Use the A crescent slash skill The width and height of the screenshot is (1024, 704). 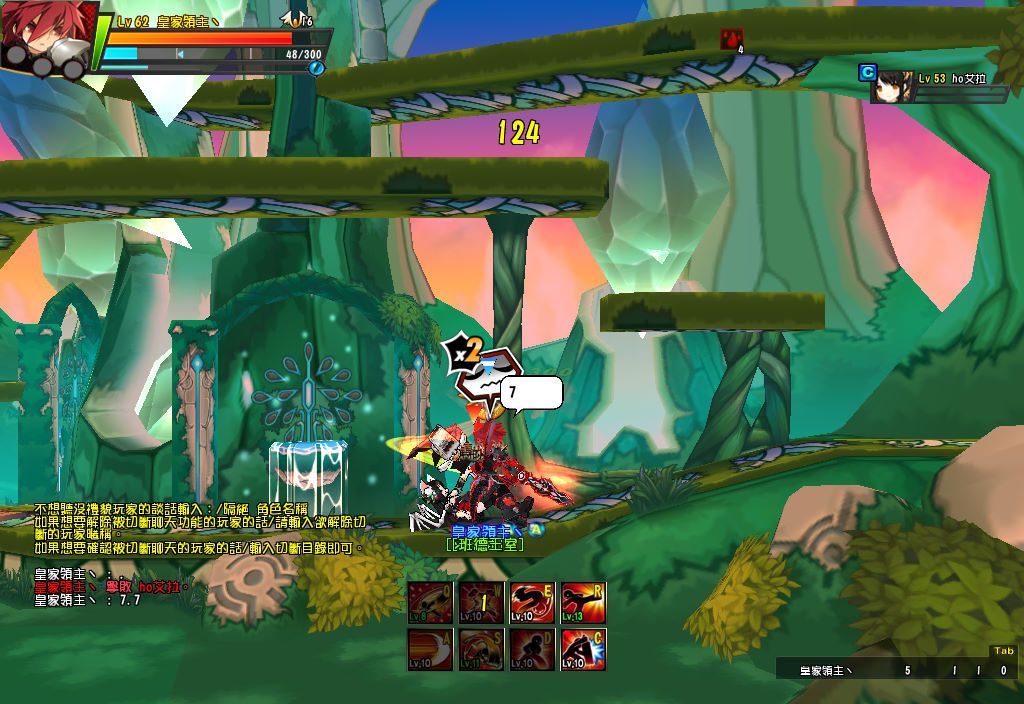coord(431,650)
